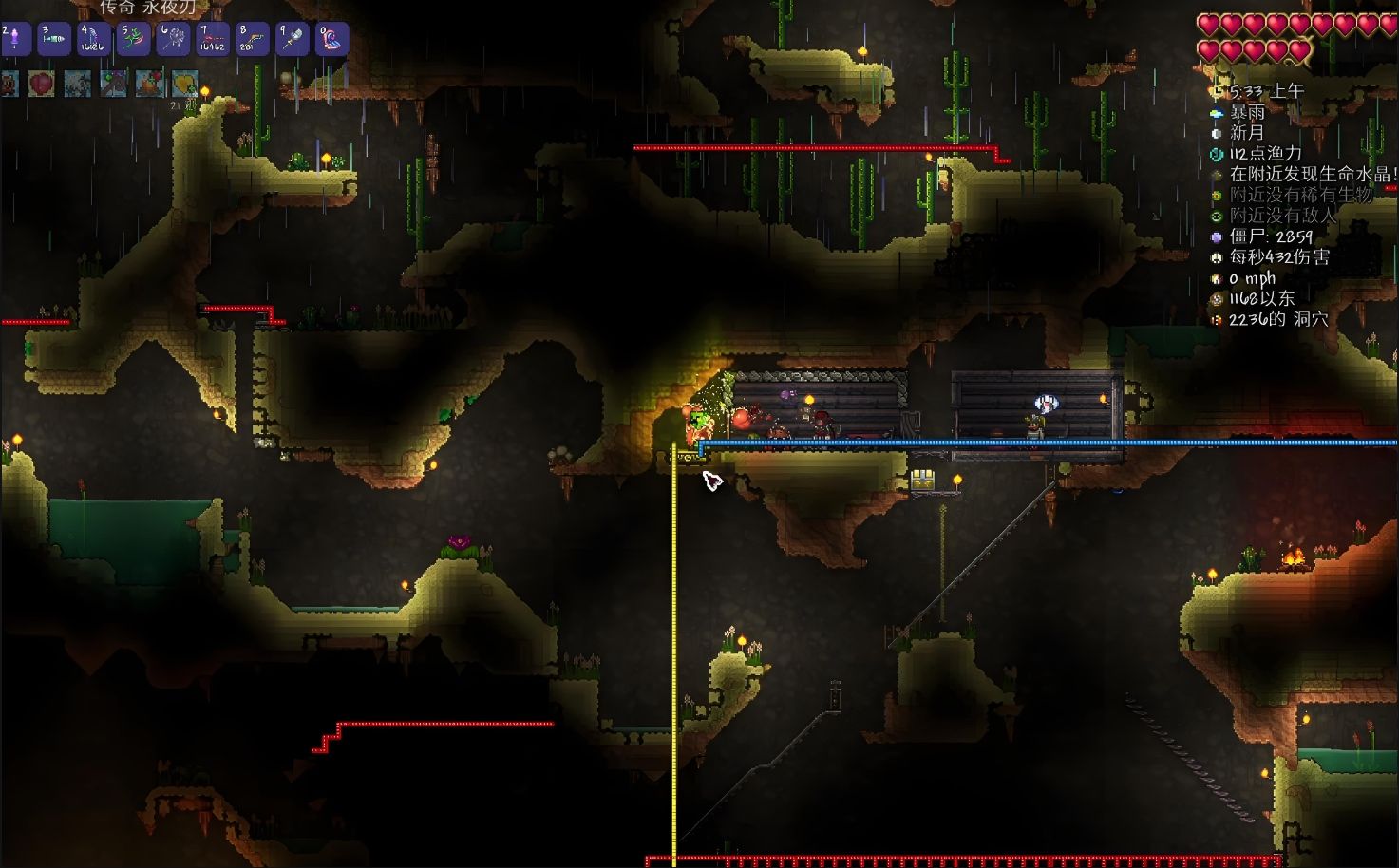Select the silver hammer in slot 9
This screenshot has width=1399, height=868.
pos(292,40)
